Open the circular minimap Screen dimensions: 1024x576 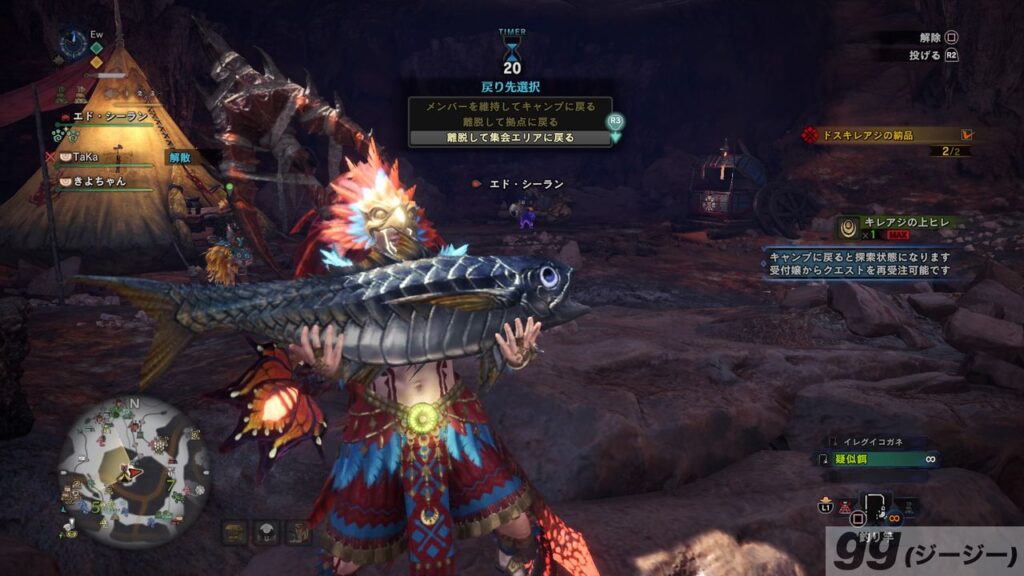[133, 468]
